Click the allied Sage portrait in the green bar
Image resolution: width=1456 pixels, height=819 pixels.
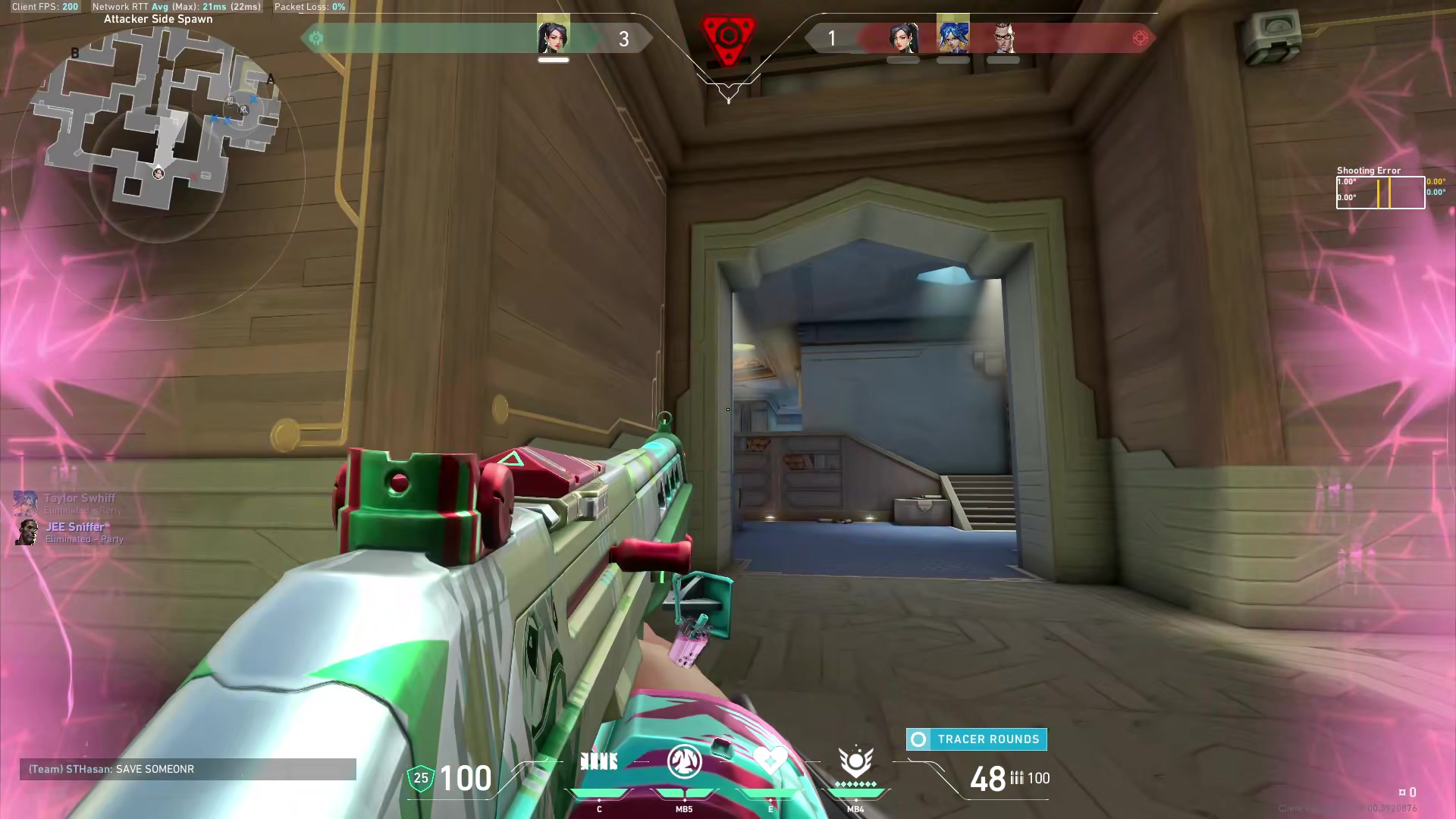pos(553,37)
